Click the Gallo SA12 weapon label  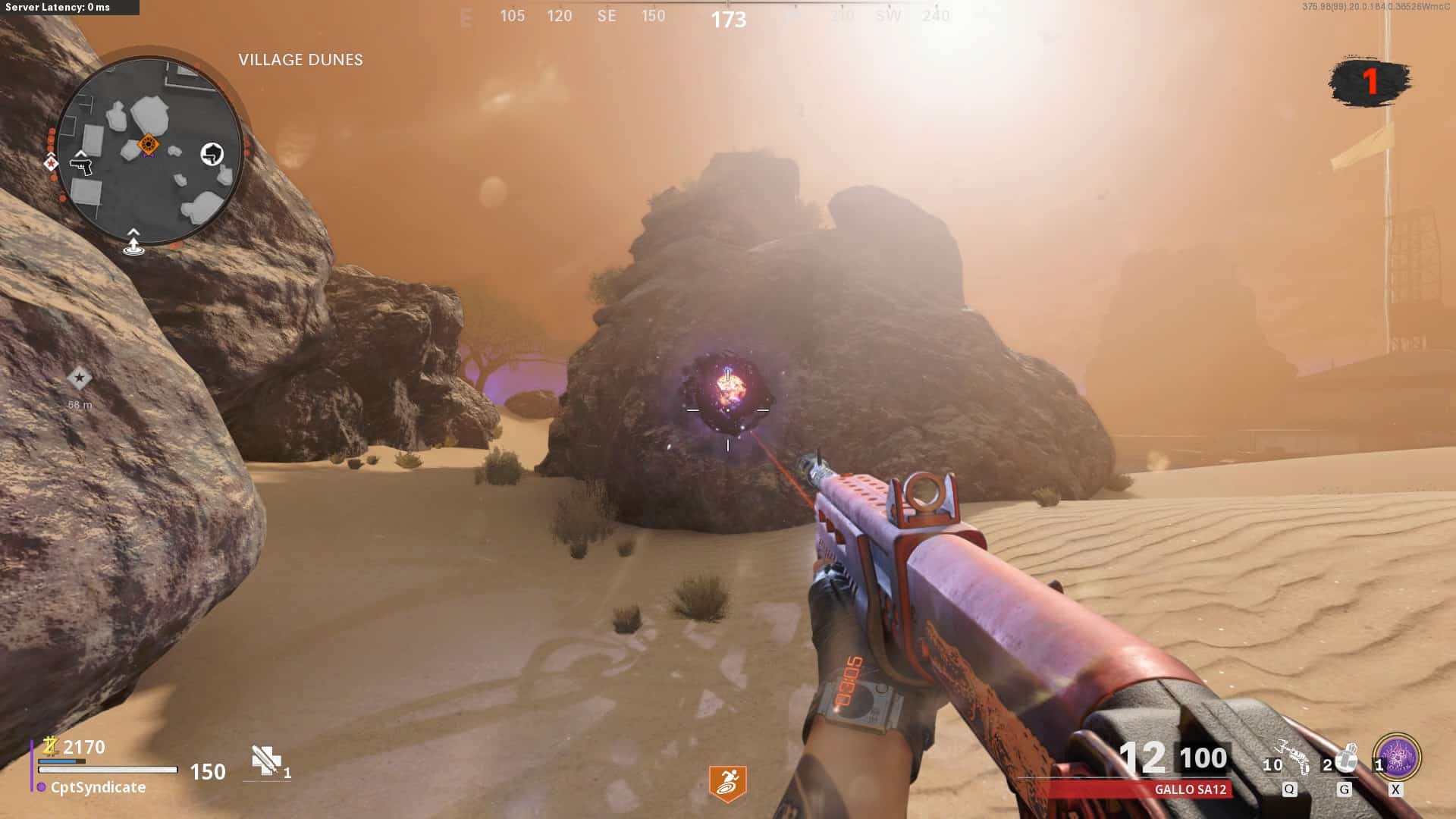(x=1190, y=789)
